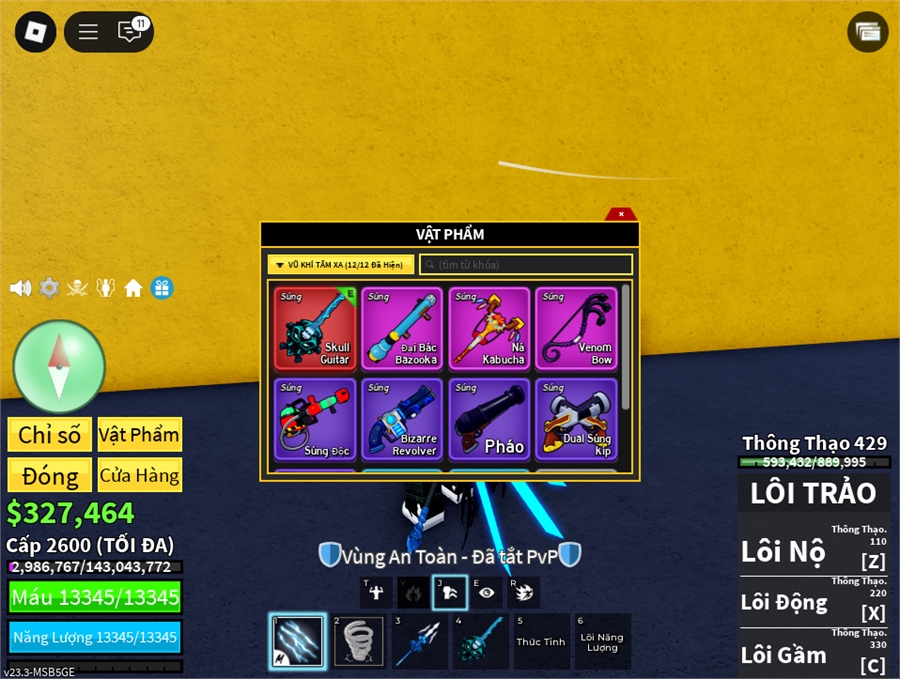Close the Vật Phẩm inventory window
This screenshot has height=679, width=900.
click(621, 214)
